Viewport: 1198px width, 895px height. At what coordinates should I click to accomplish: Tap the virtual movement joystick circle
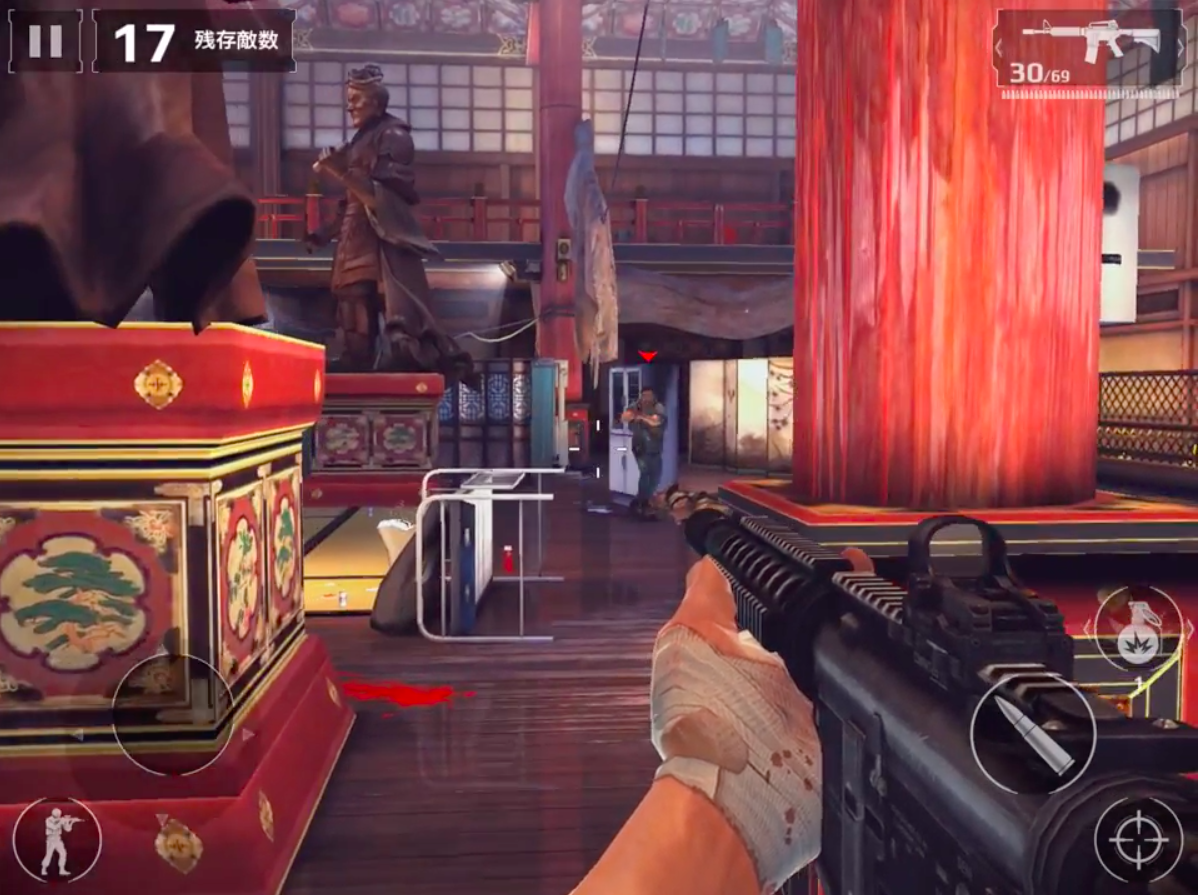pyautogui.click(x=173, y=714)
